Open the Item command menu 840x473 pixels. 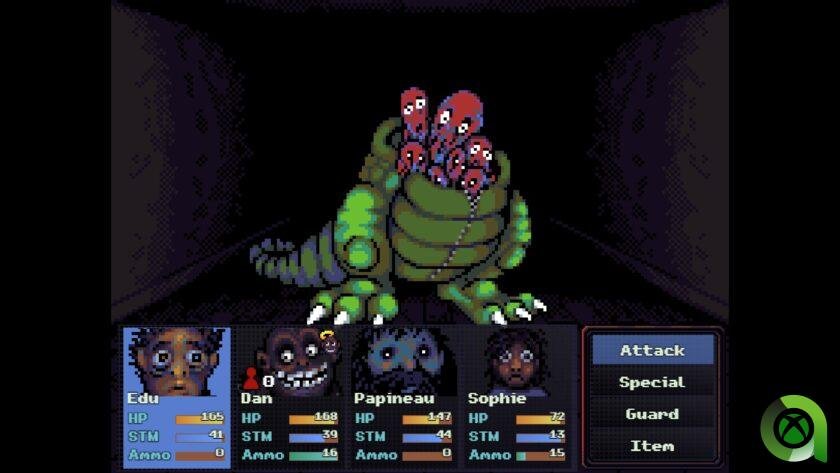pos(652,446)
